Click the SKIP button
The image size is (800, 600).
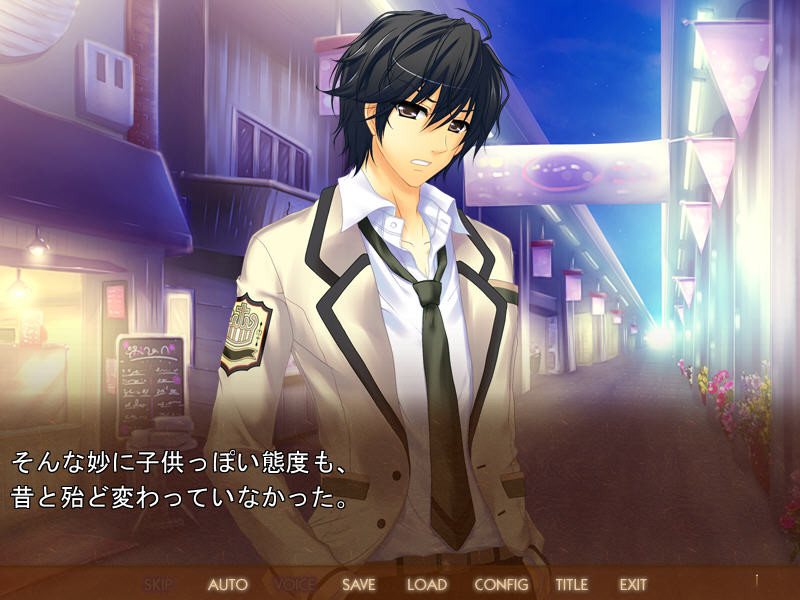point(159,584)
